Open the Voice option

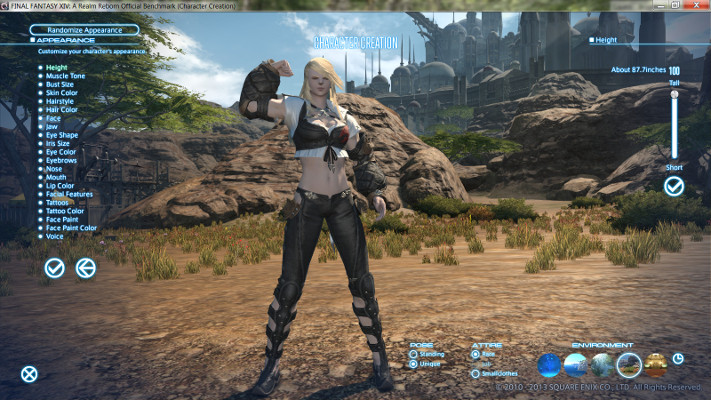point(54,237)
